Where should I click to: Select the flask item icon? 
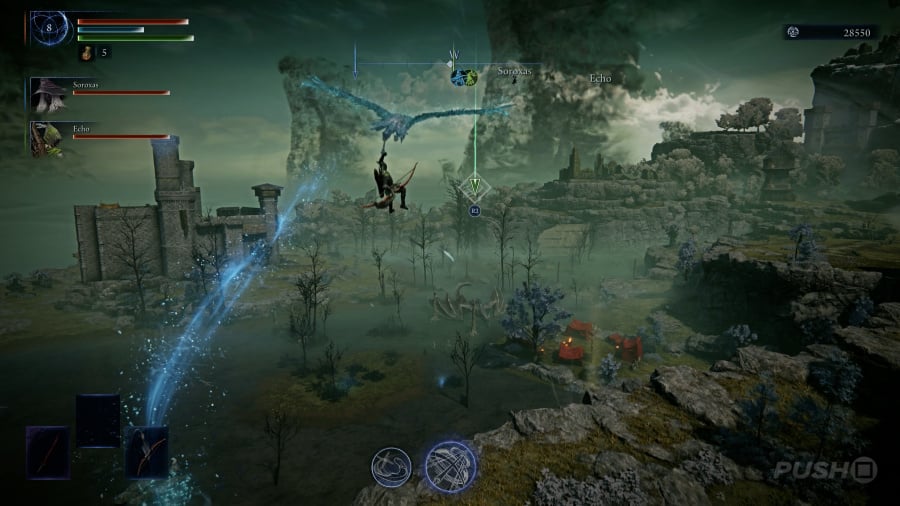85,52
